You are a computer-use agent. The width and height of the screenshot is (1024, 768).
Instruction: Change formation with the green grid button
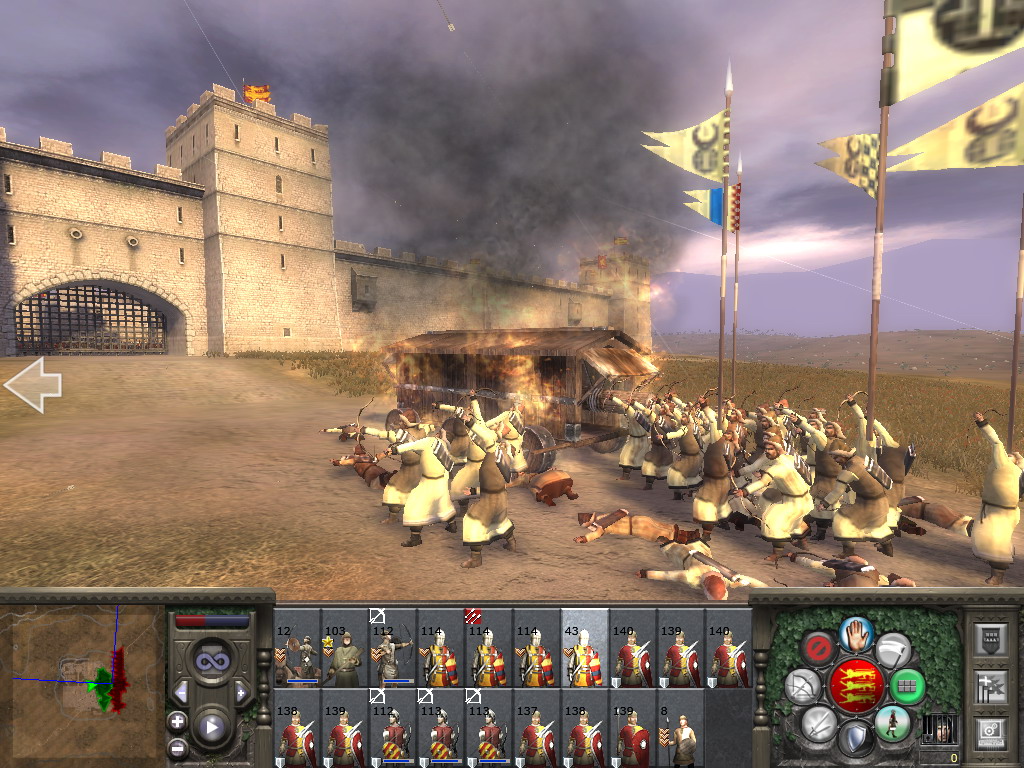(x=907, y=687)
